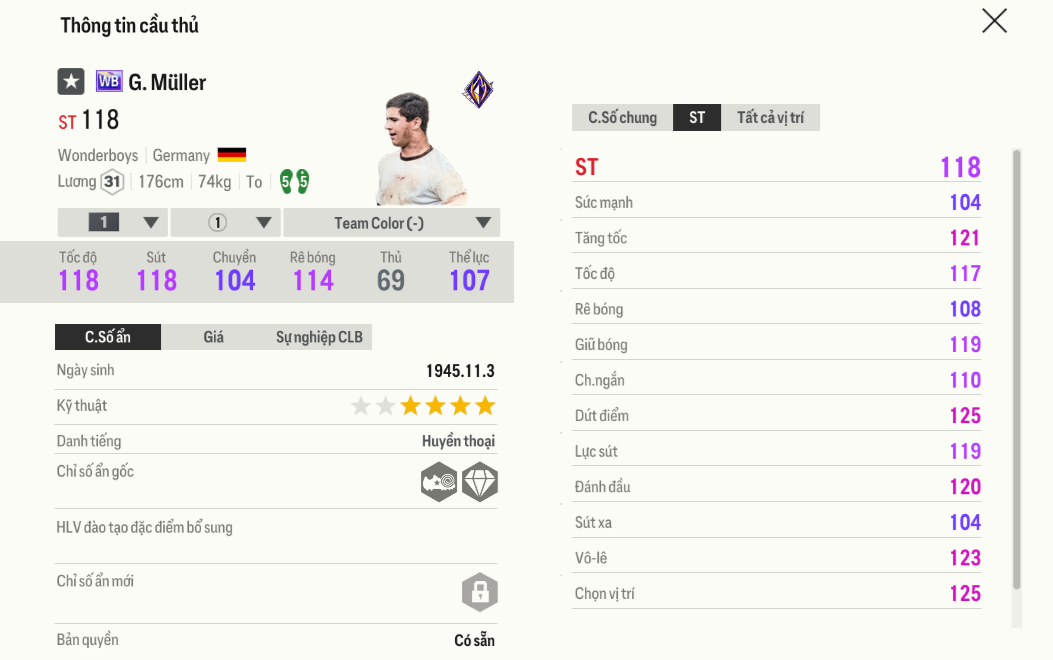This screenshot has height=660, width=1053.
Task: Switch to the Giá price tab
Action: pos(214,337)
